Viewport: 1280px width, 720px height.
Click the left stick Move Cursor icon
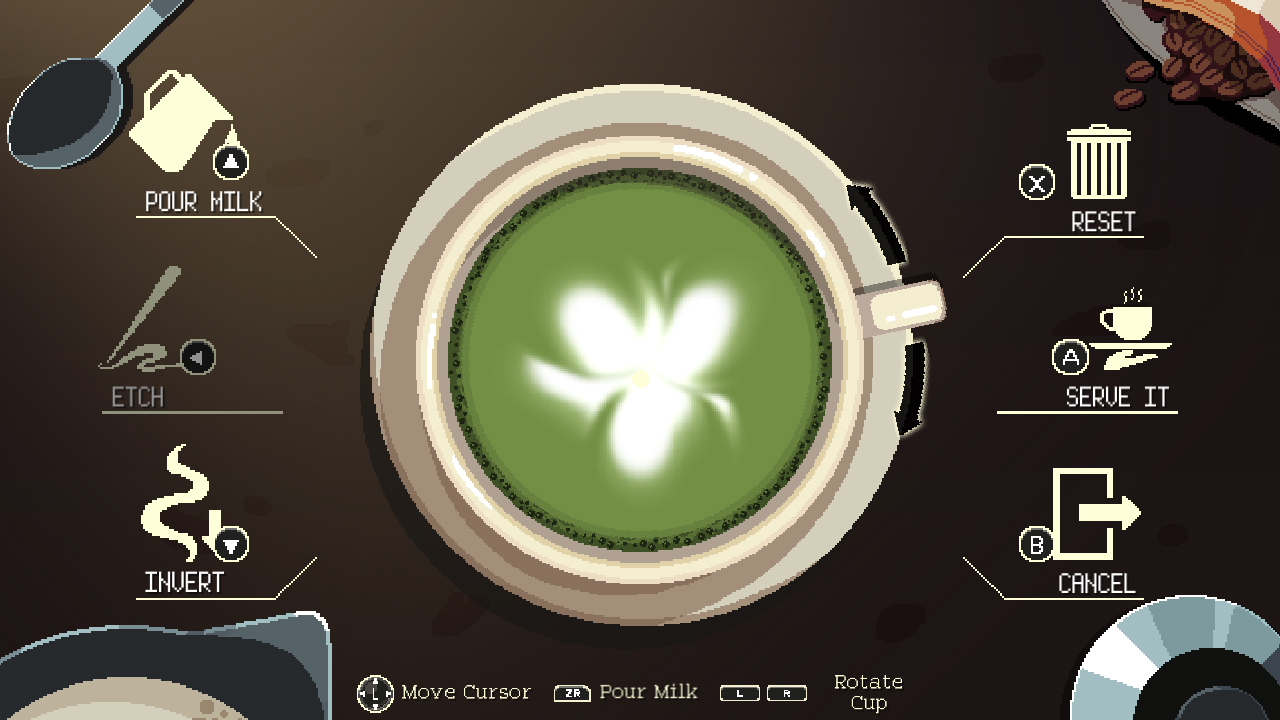pyautogui.click(x=375, y=692)
